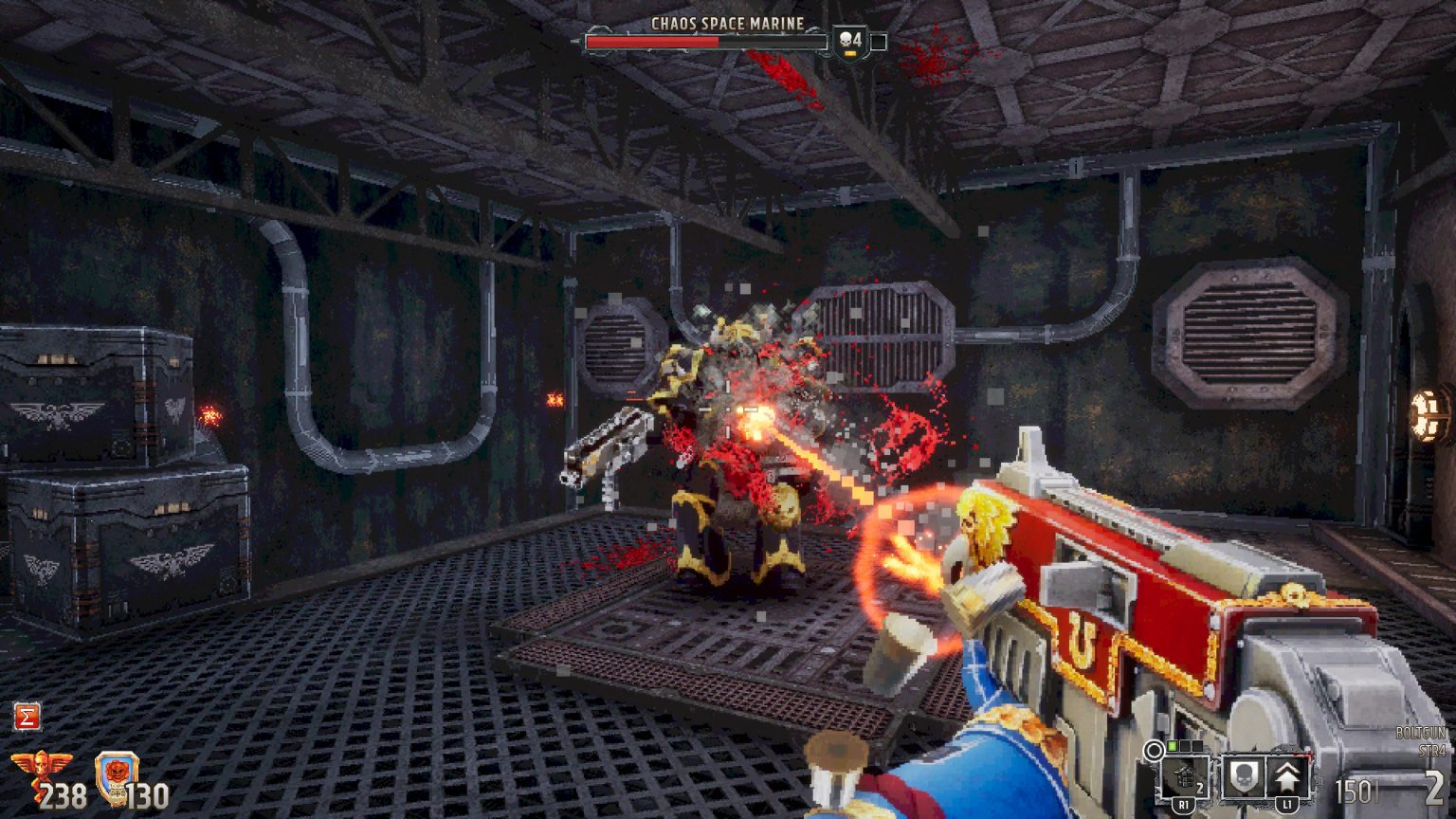Expand the grenade count indicator showing 2

pos(1200,788)
